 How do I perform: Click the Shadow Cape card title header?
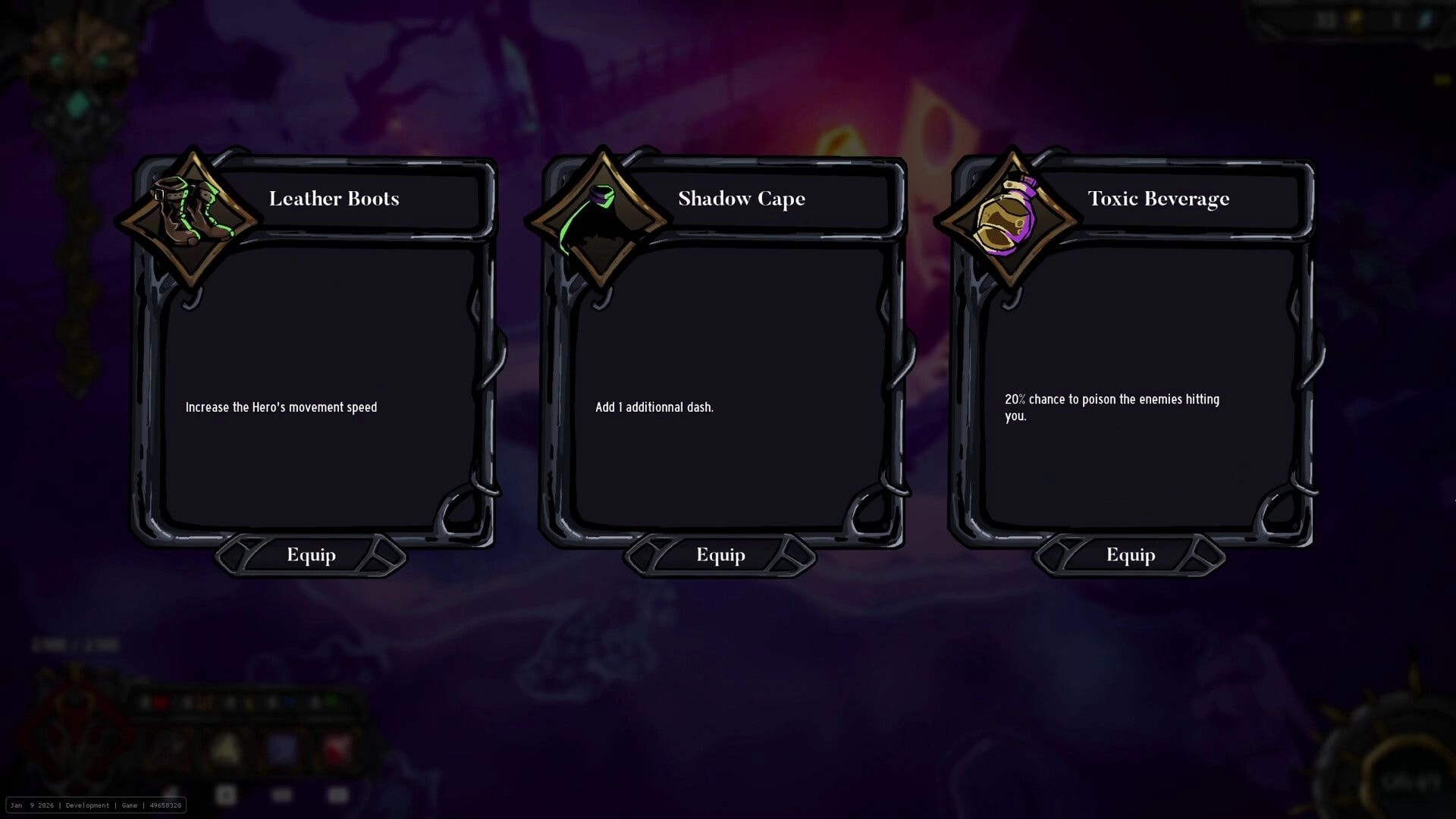pos(741,199)
